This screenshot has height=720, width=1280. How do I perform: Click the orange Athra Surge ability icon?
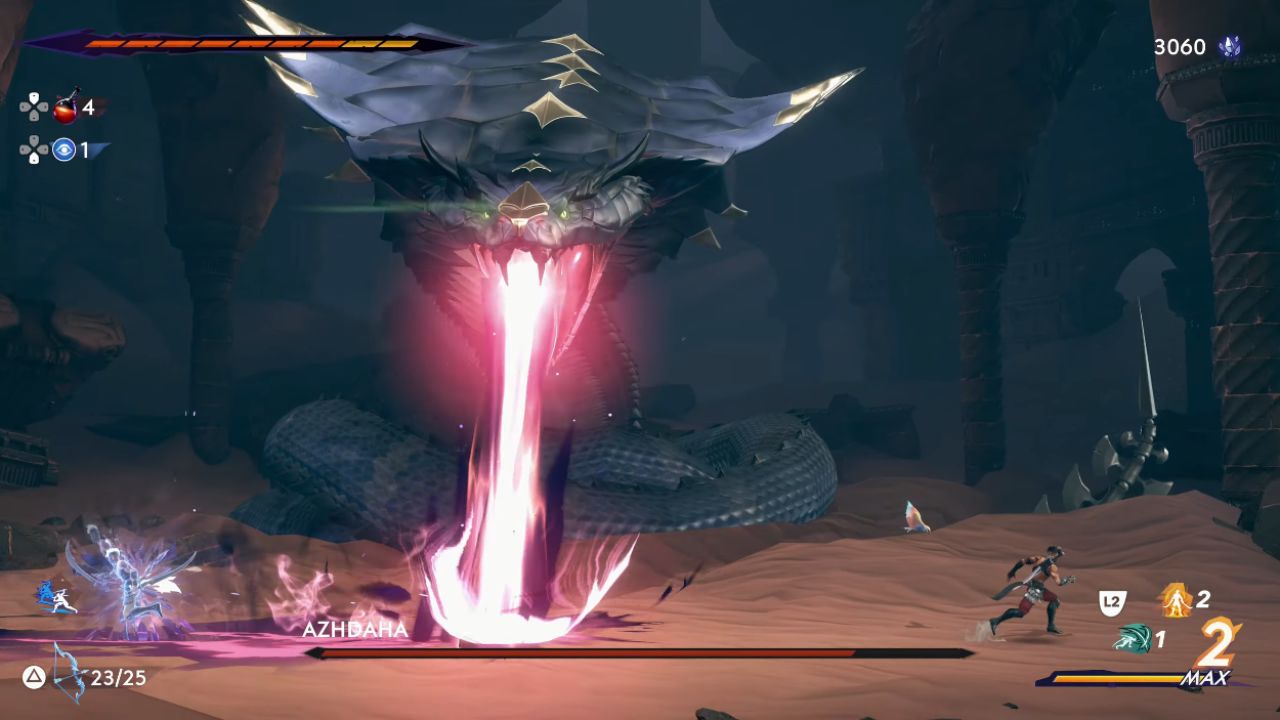[1177, 597]
